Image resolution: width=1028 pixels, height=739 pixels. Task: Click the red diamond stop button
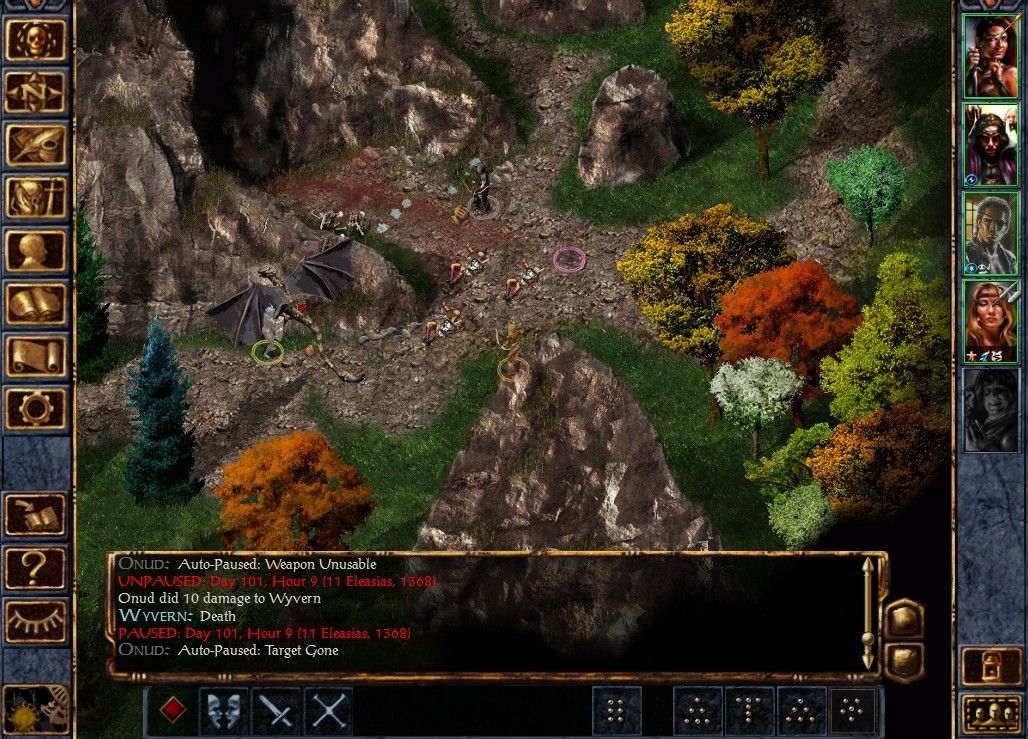[173, 711]
